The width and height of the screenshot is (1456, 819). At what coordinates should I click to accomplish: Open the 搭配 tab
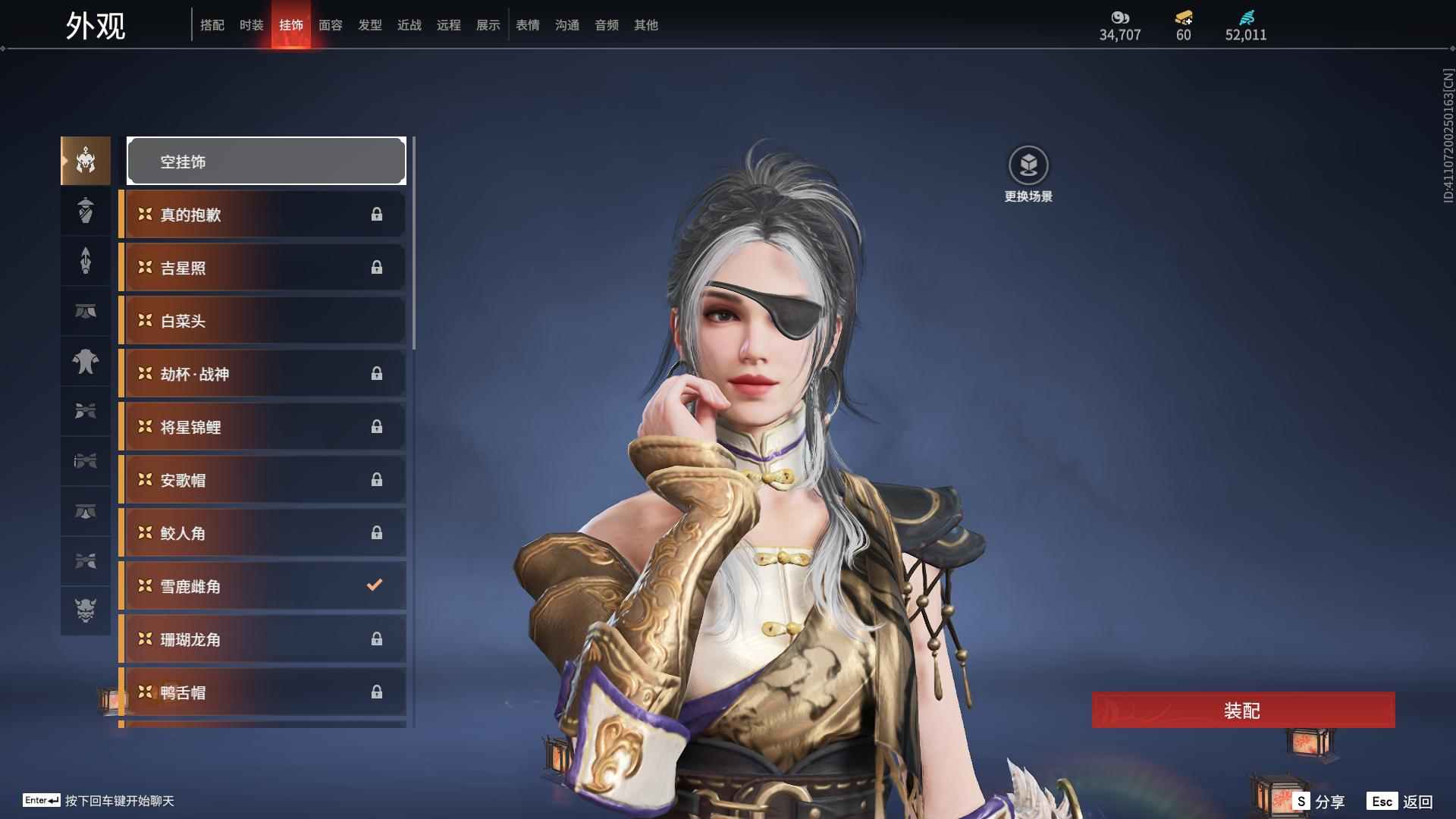[212, 25]
